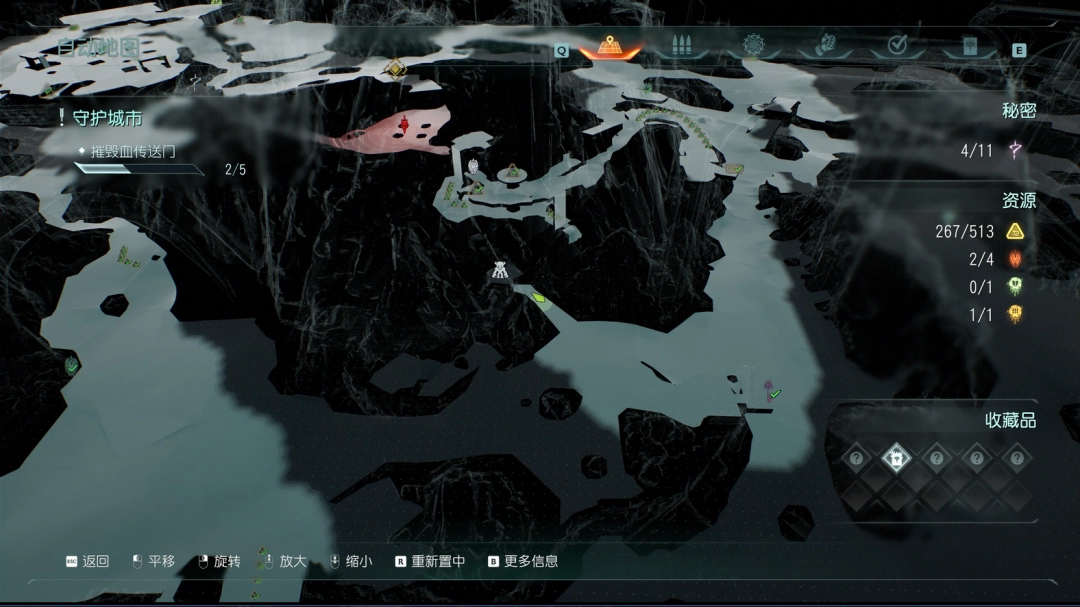Click the 重新置中 recenter option
The height and width of the screenshot is (607, 1080).
(430, 562)
